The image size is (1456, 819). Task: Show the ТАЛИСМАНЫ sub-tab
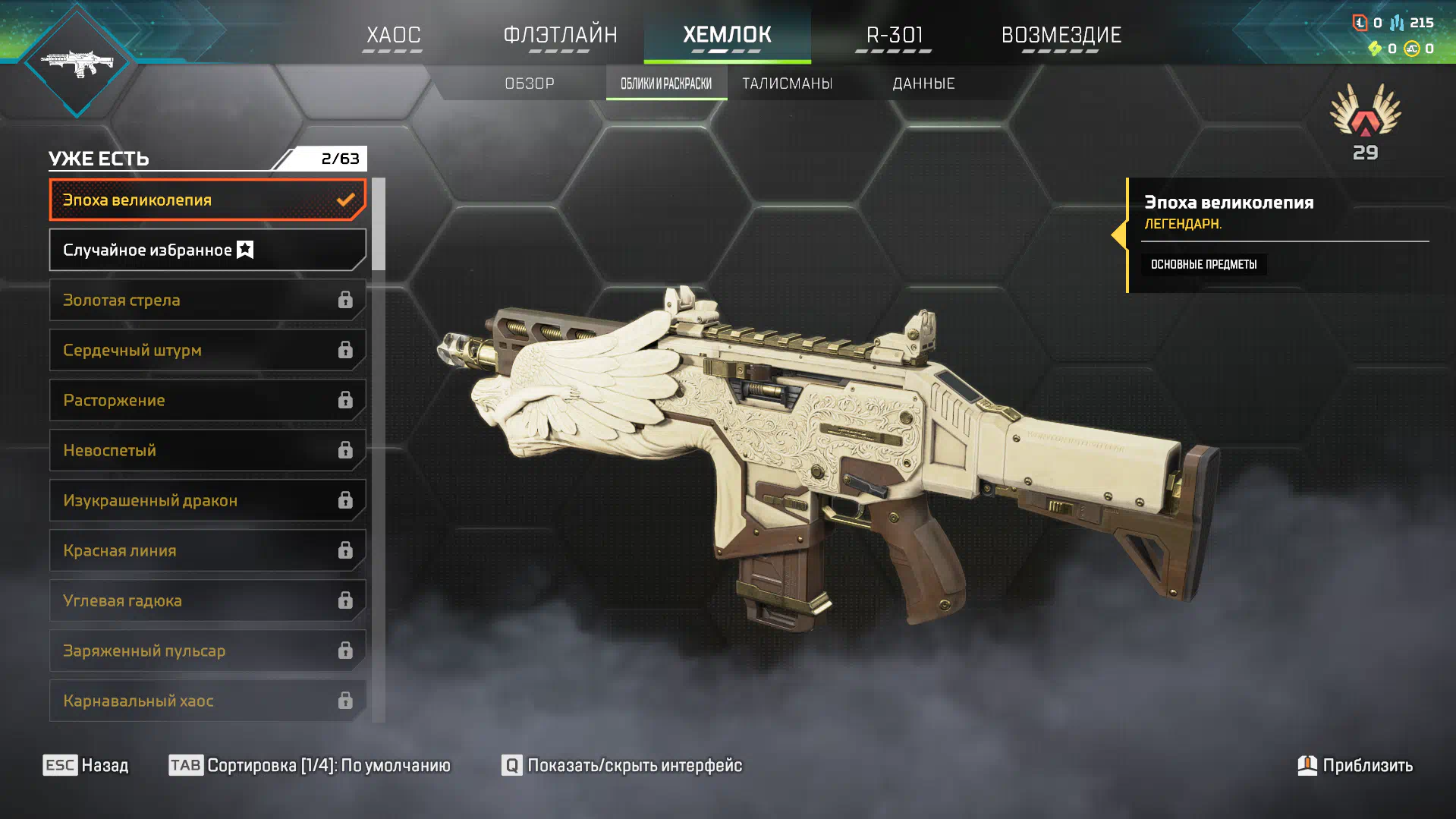[x=787, y=83]
